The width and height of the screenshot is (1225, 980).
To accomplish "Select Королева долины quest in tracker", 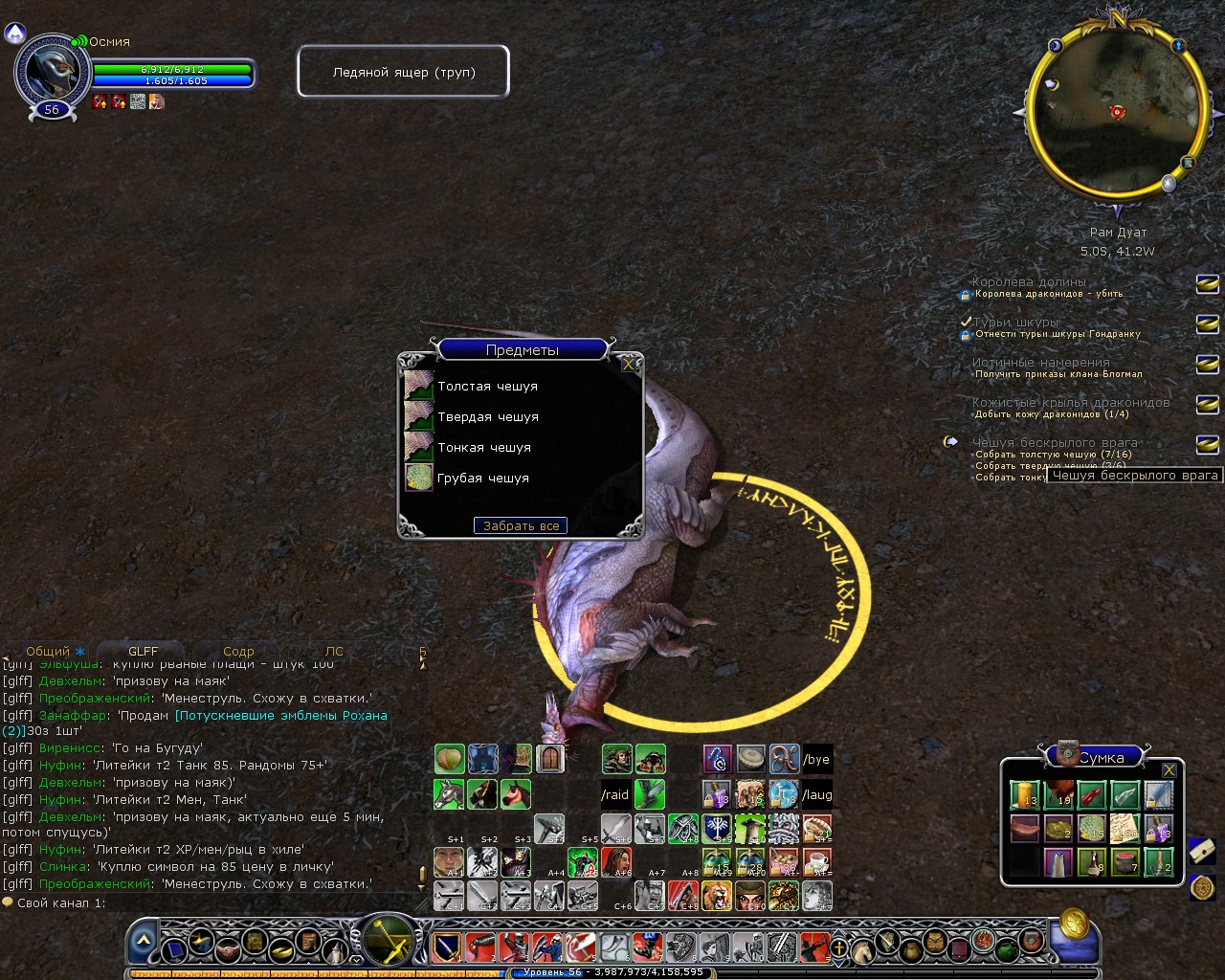I will pyautogui.click(x=1029, y=282).
